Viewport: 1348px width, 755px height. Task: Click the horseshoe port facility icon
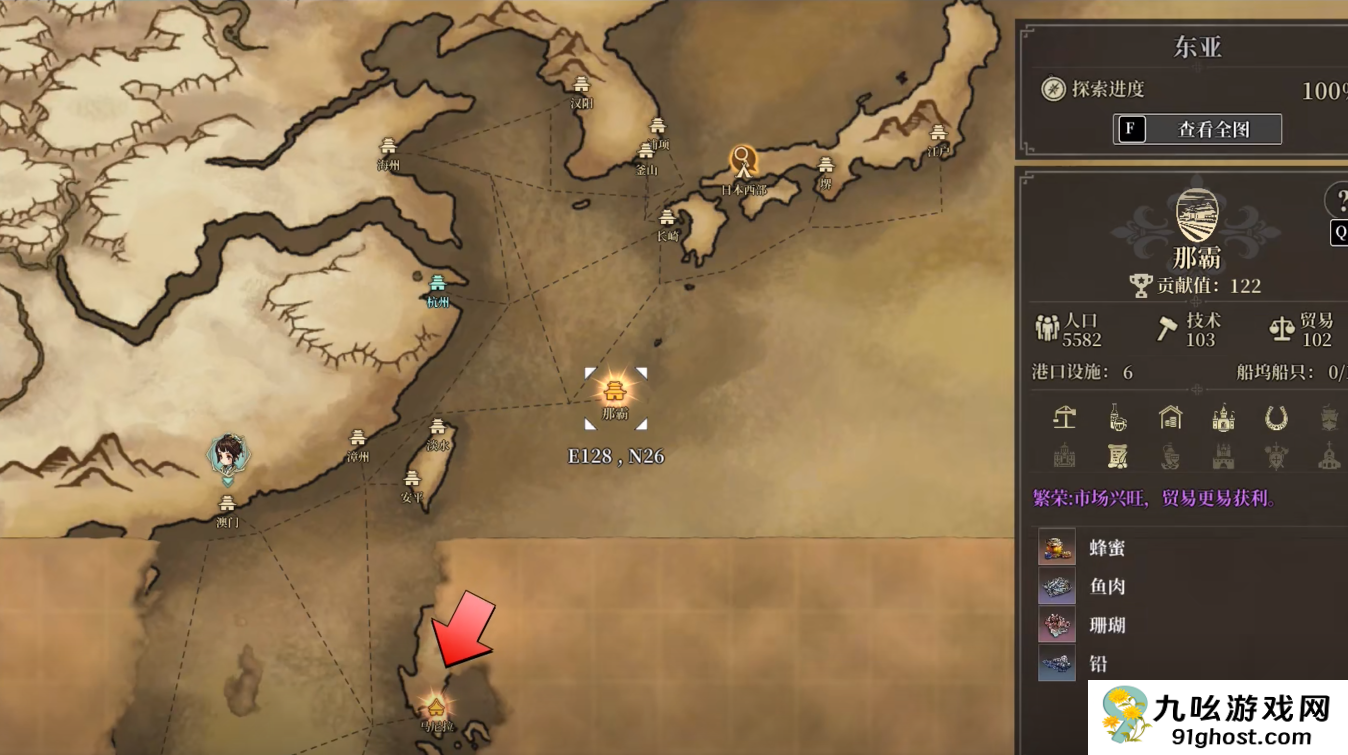[1276, 417]
